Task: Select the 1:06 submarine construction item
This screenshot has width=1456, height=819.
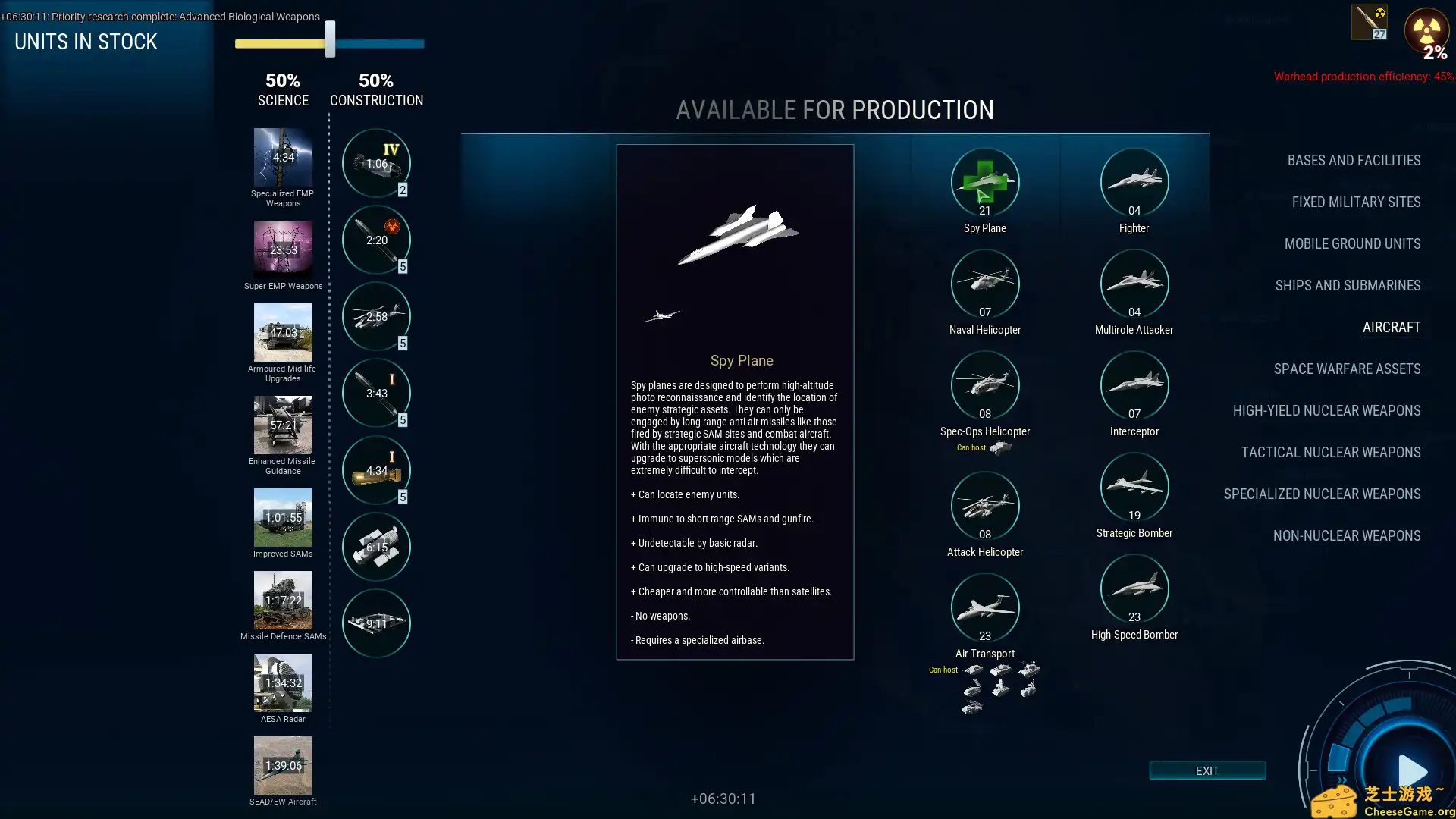Action: [x=376, y=162]
